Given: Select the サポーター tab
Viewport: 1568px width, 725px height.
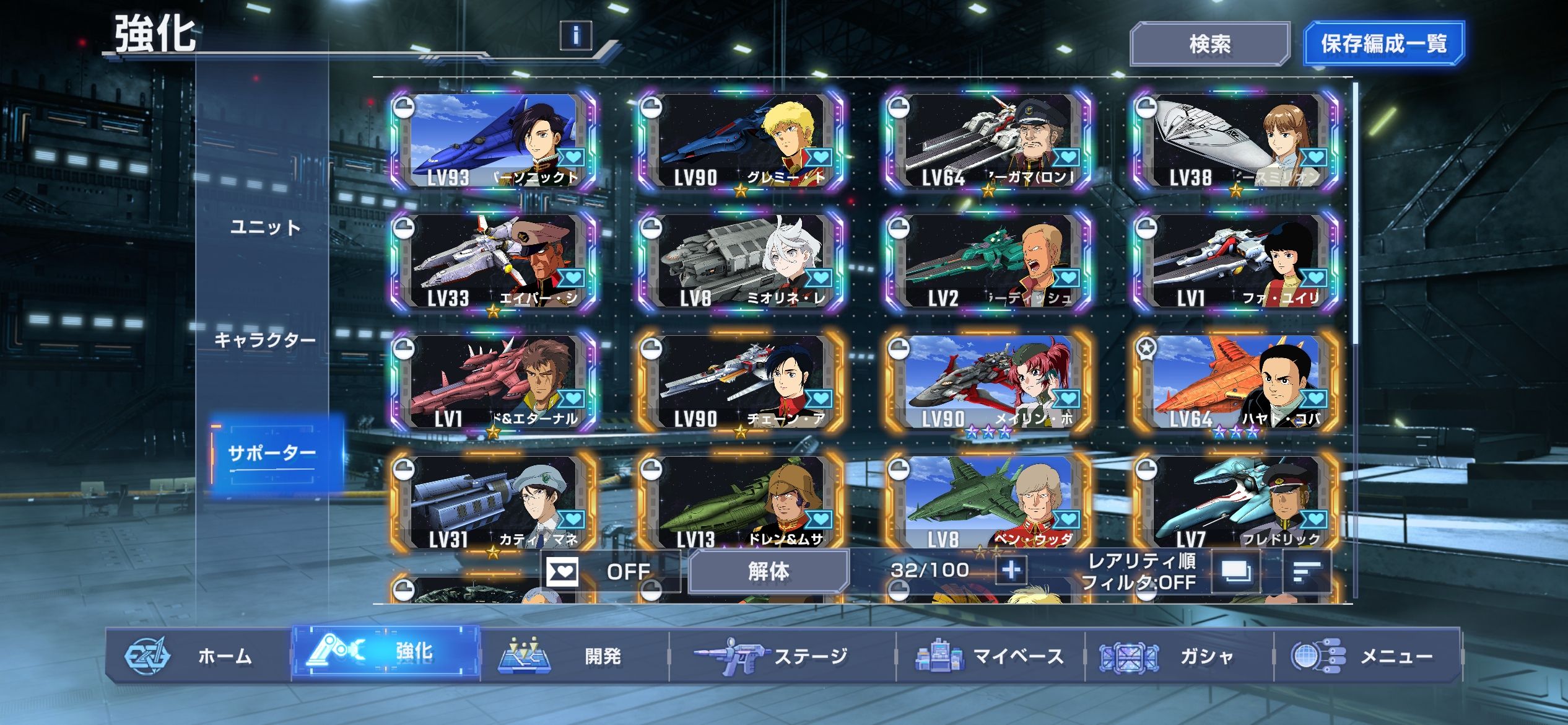Looking at the screenshot, I should 272,454.
